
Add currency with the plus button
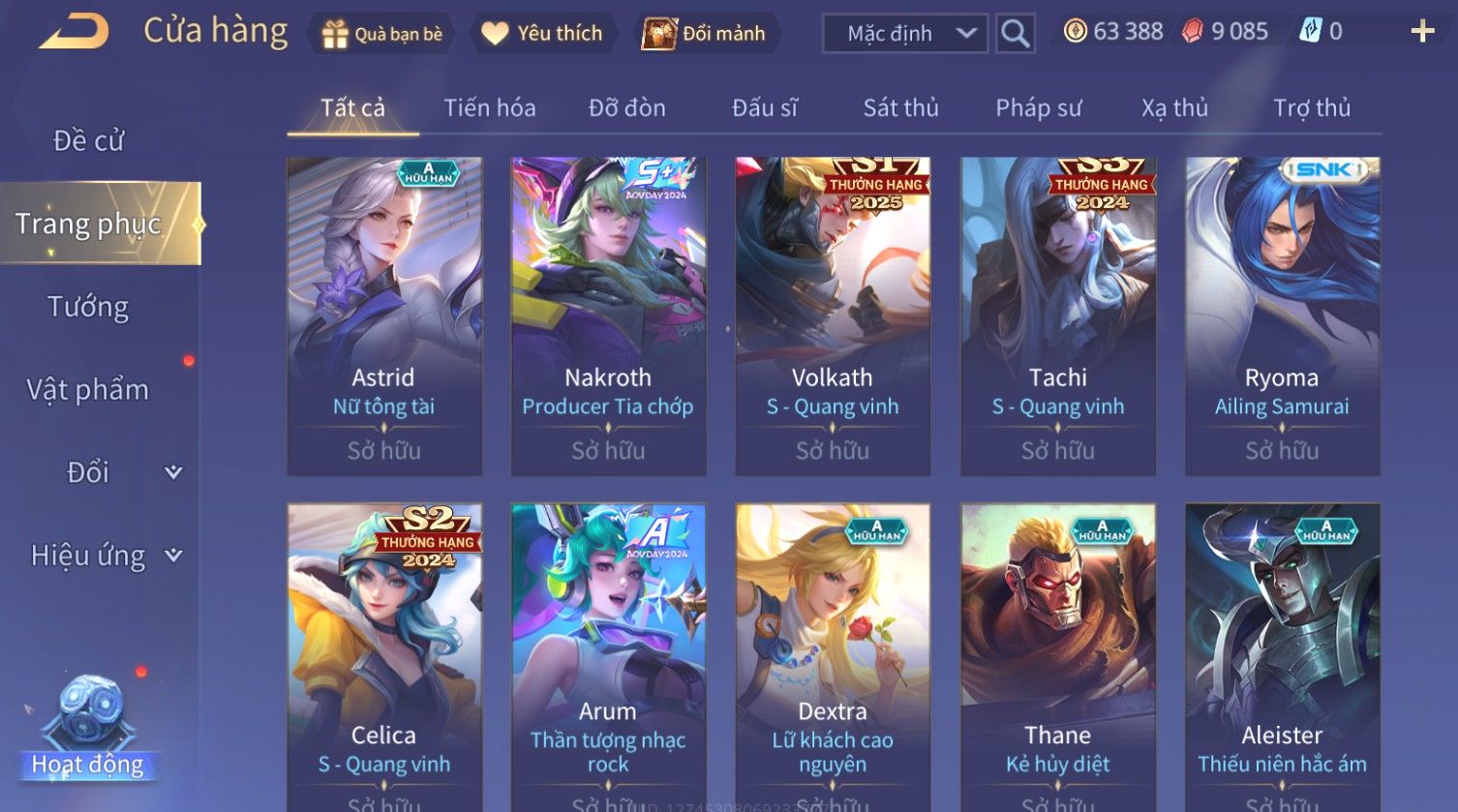(1421, 32)
